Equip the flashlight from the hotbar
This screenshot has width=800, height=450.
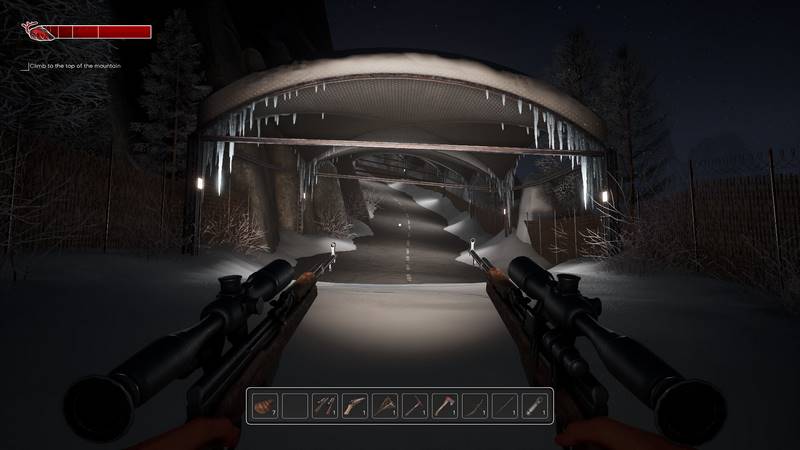tap(534, 406)
